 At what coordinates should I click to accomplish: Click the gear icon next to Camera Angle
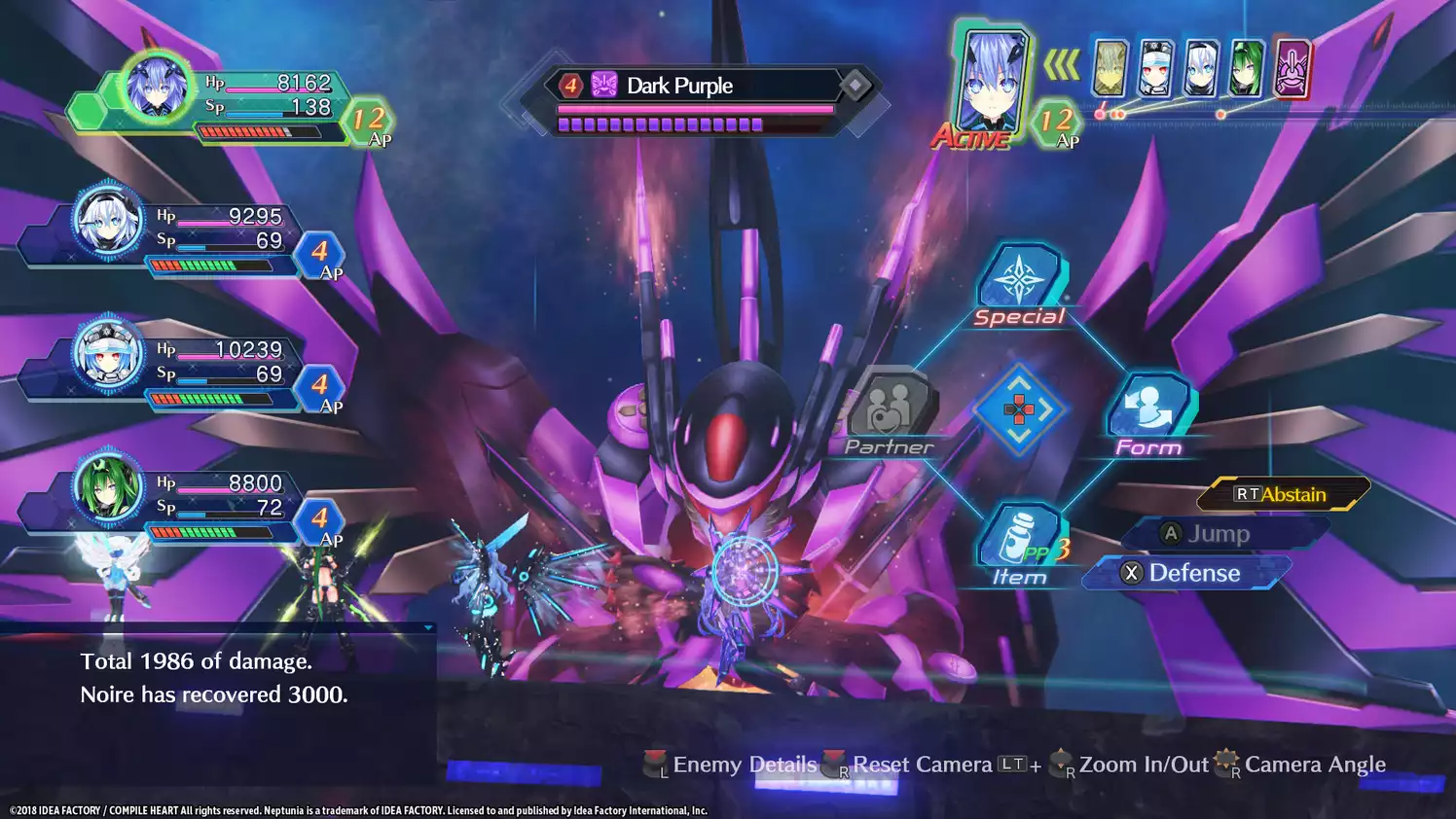click(x=1225, y=763)
